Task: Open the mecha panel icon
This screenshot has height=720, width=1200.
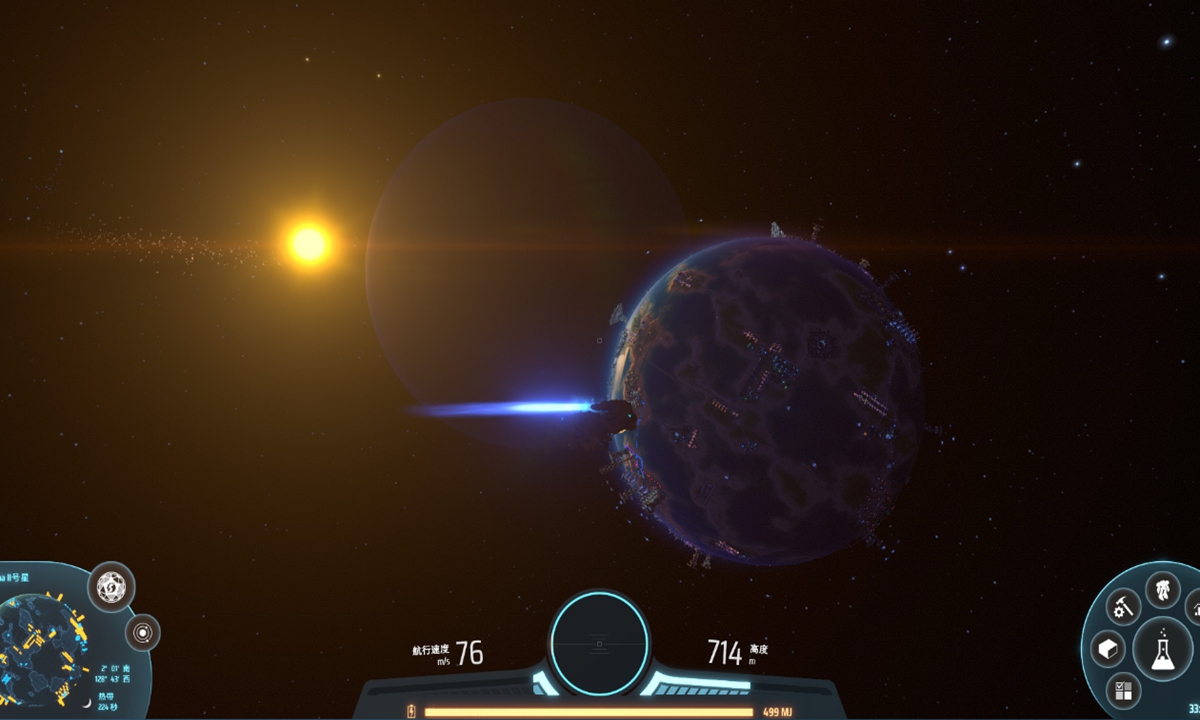Action: click(1162, 588)
